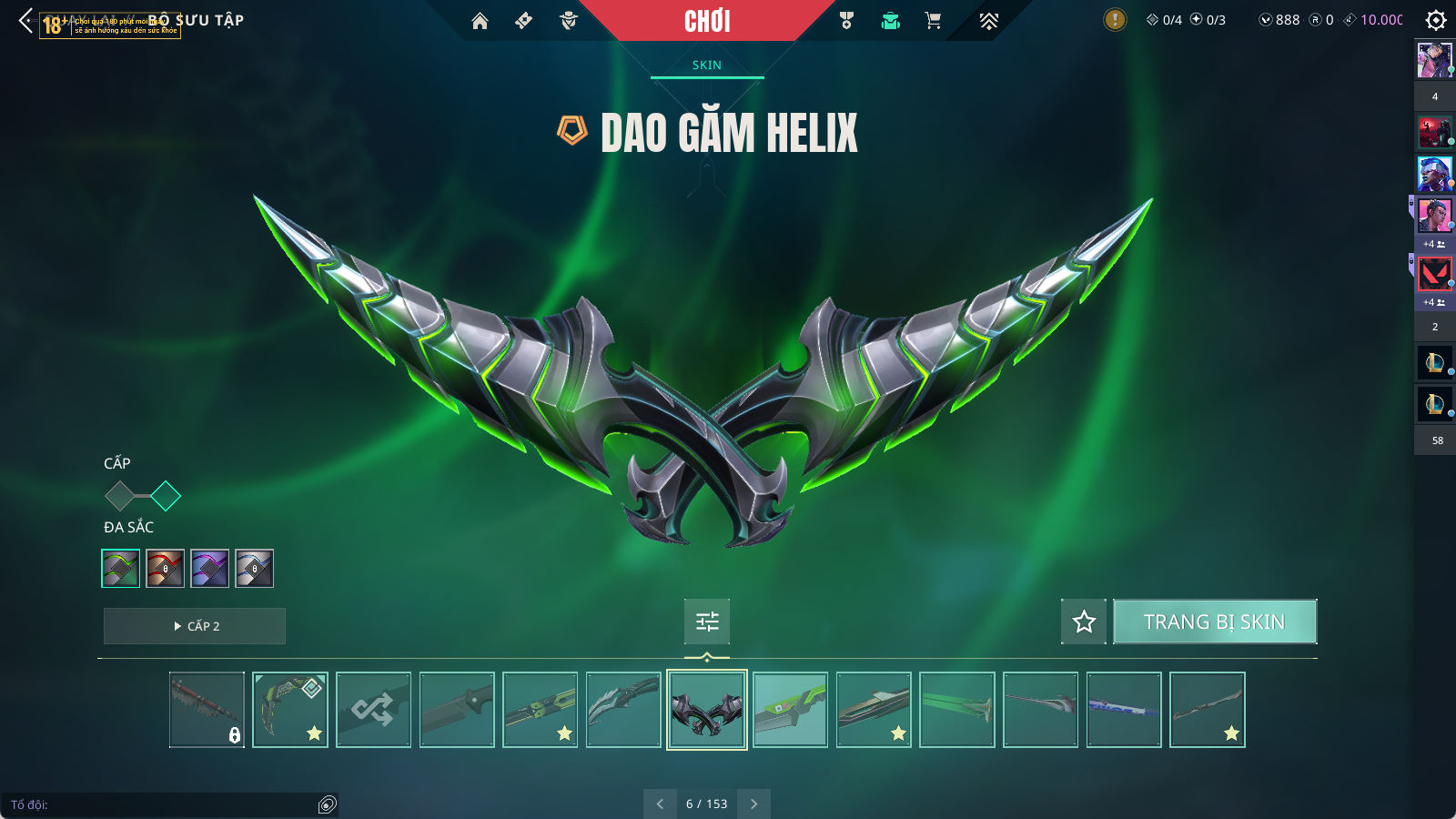Viewport: 1456px width, 819px height.
Task: Open the filter sliders button
Action: click(x=707, y=622)
